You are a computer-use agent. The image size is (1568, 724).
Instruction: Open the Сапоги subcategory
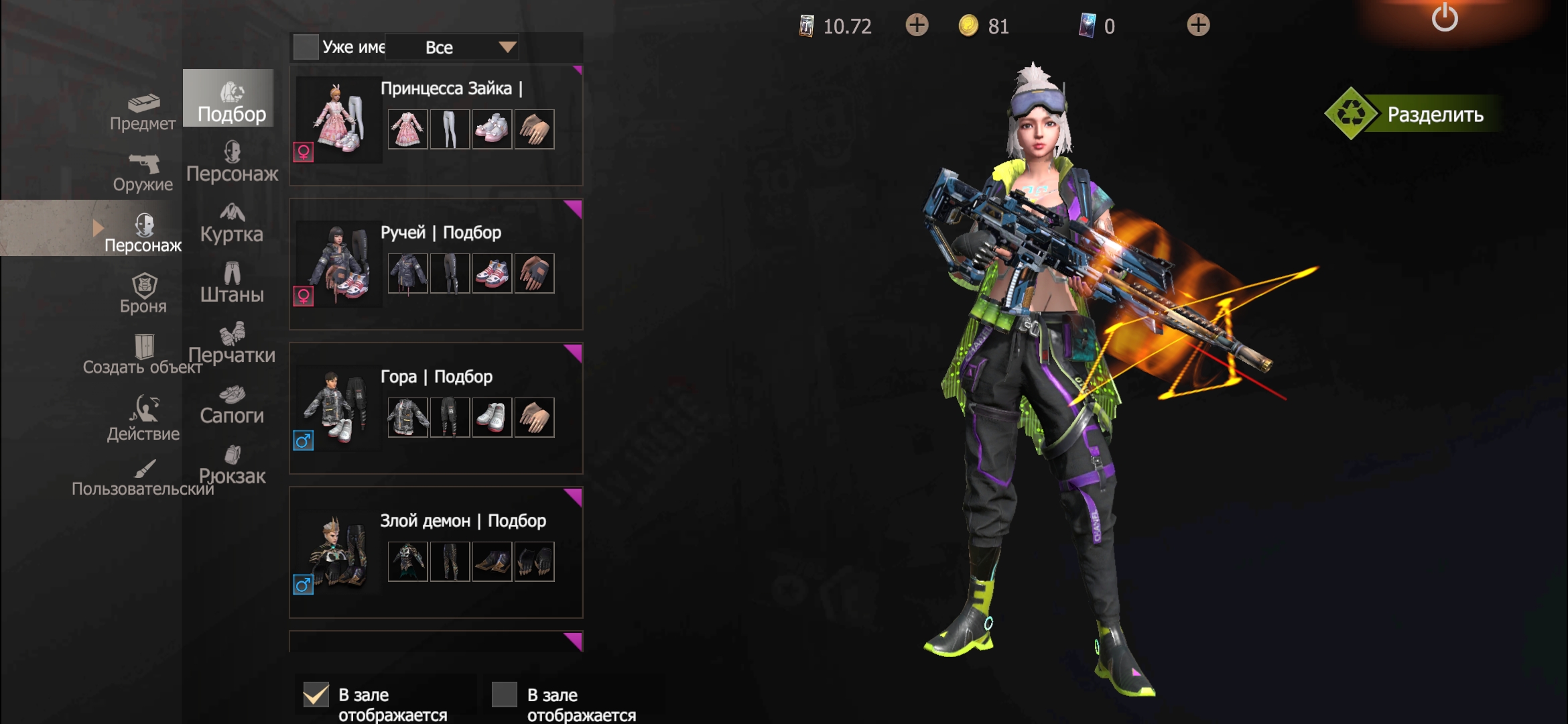click(x=232, y=404)
